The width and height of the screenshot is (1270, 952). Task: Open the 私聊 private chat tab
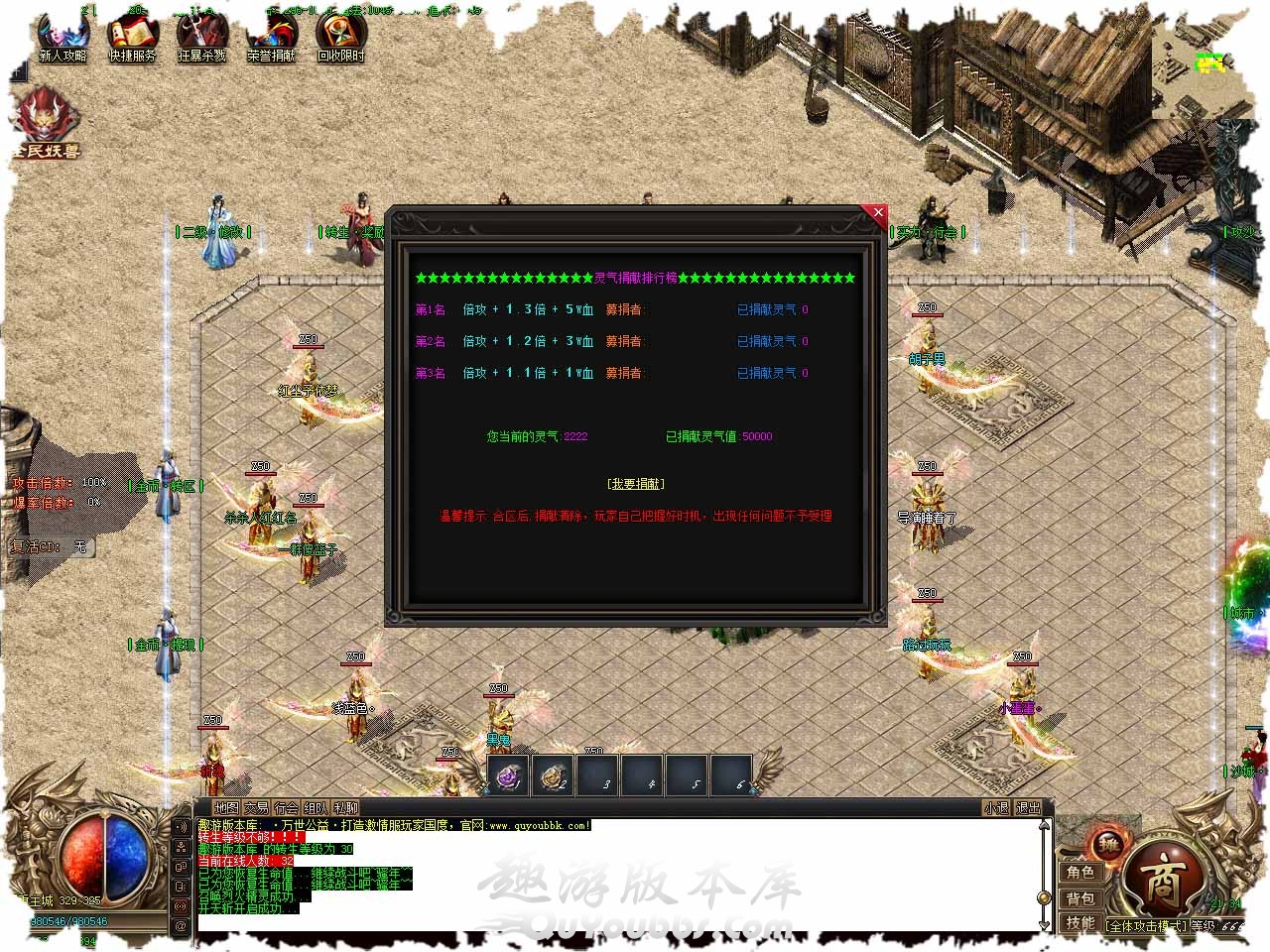pyautogui.click(x=346, y=808)
